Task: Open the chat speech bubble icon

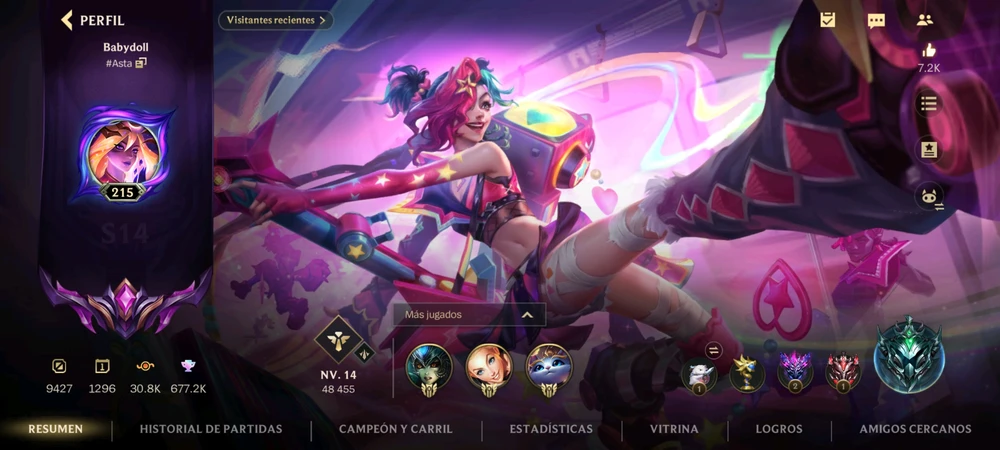Action: (x=876, y=20)
